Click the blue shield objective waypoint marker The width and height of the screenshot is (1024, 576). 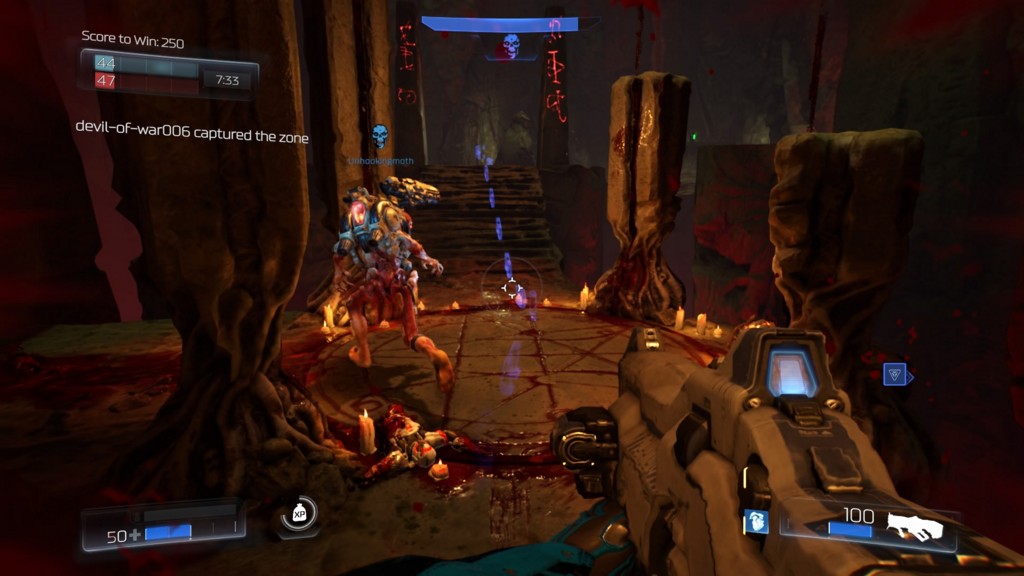pyautogui.click(x=896, y=375)
